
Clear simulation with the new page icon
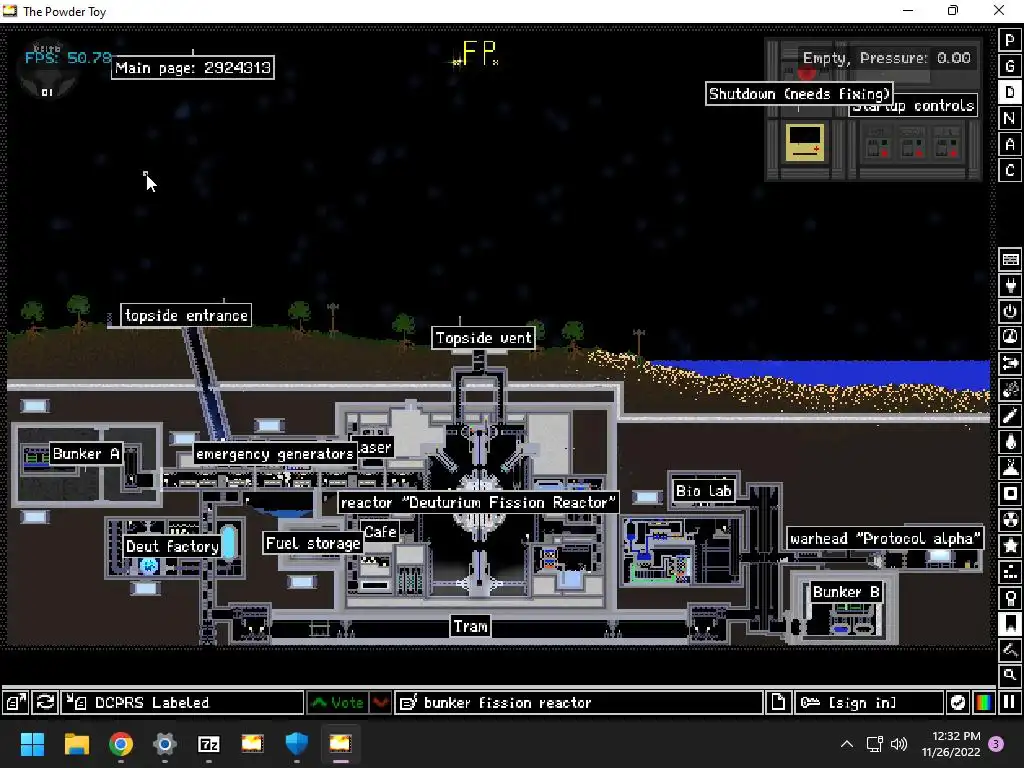(x=778, y=703)
